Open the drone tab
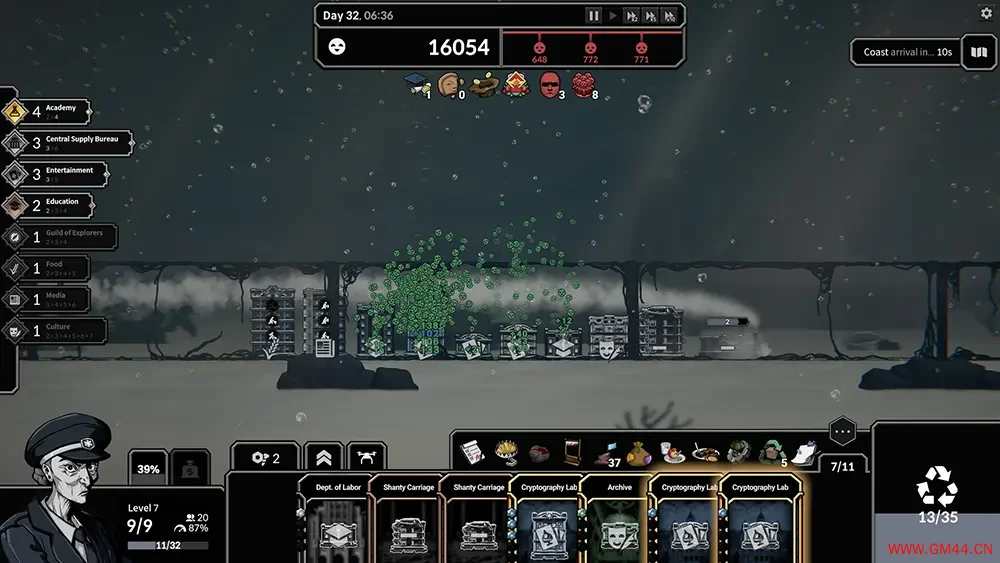Image resolution: width=1000 pixels, height=563 pixels. [x=366, y=458]
